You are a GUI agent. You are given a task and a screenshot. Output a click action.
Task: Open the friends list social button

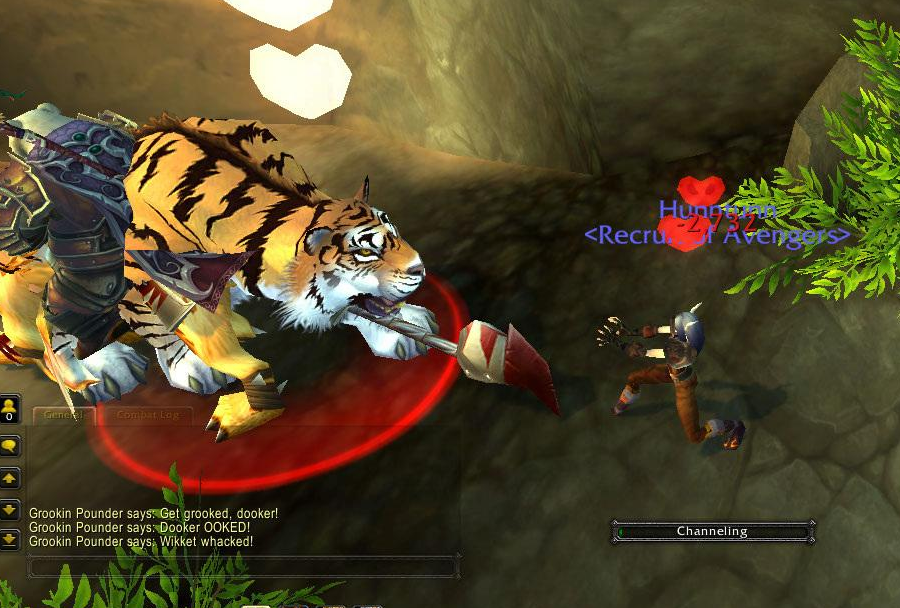[x=10, y=408]
